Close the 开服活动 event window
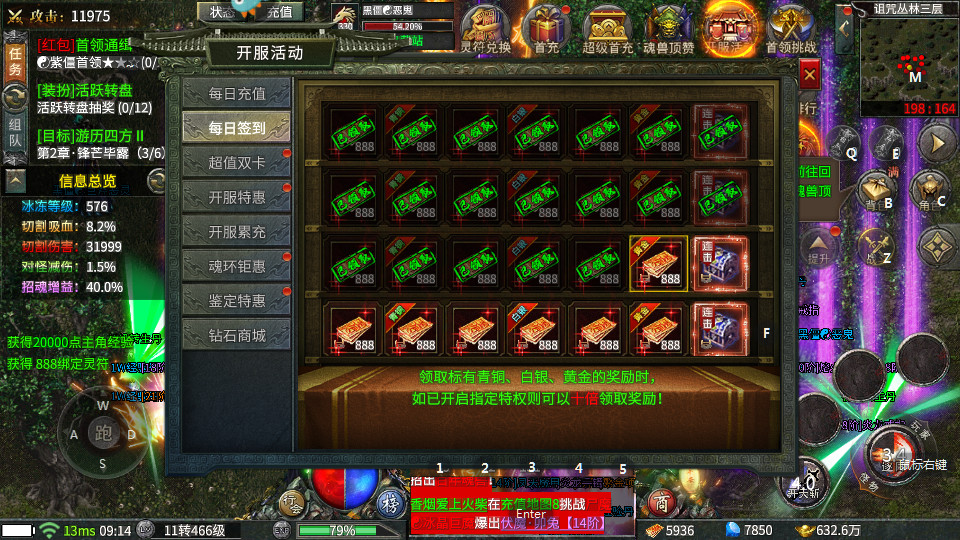Screen dimensions: 960x540 pos(809,74)
